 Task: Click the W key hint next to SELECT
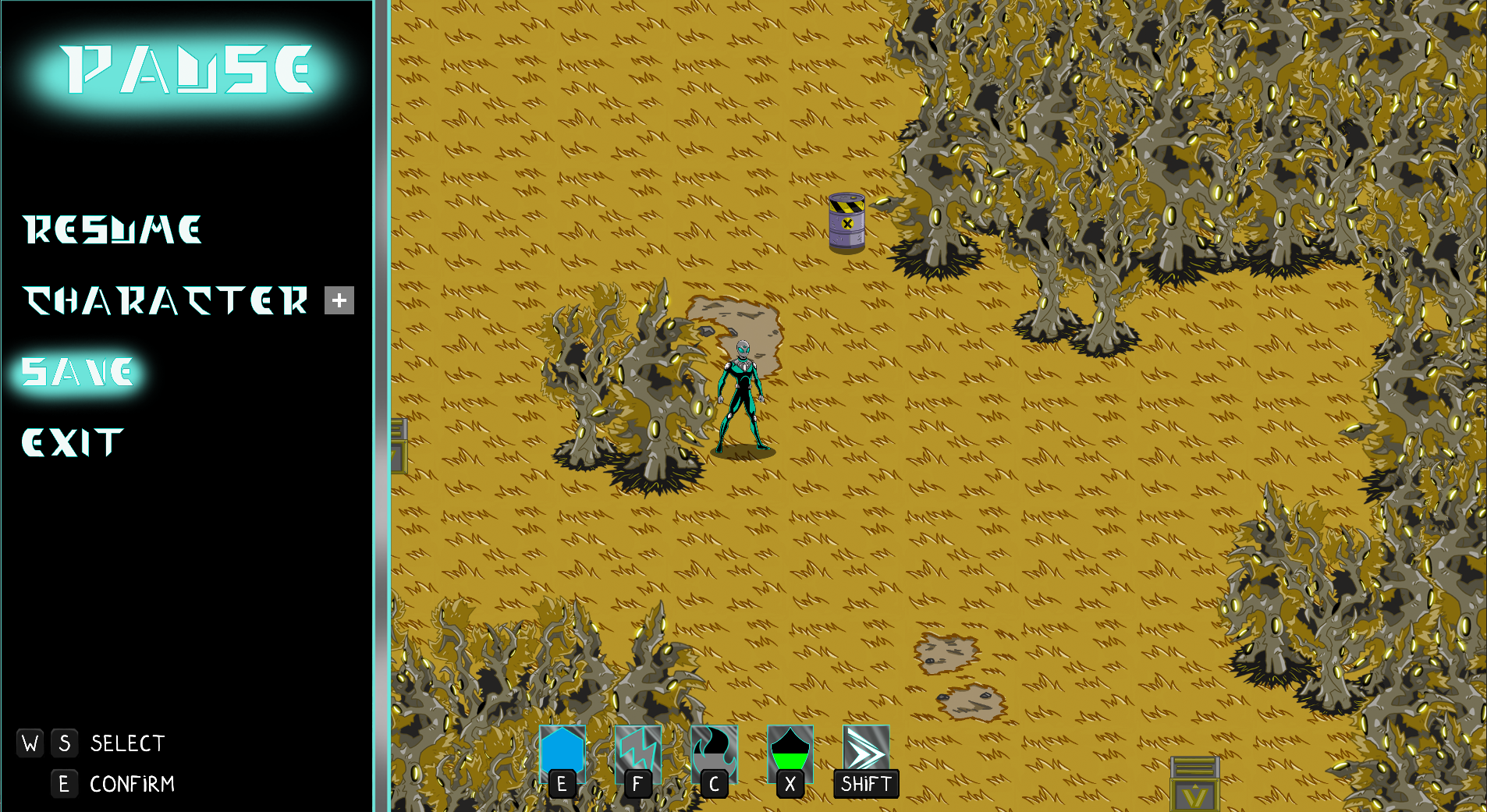[30, 743]
